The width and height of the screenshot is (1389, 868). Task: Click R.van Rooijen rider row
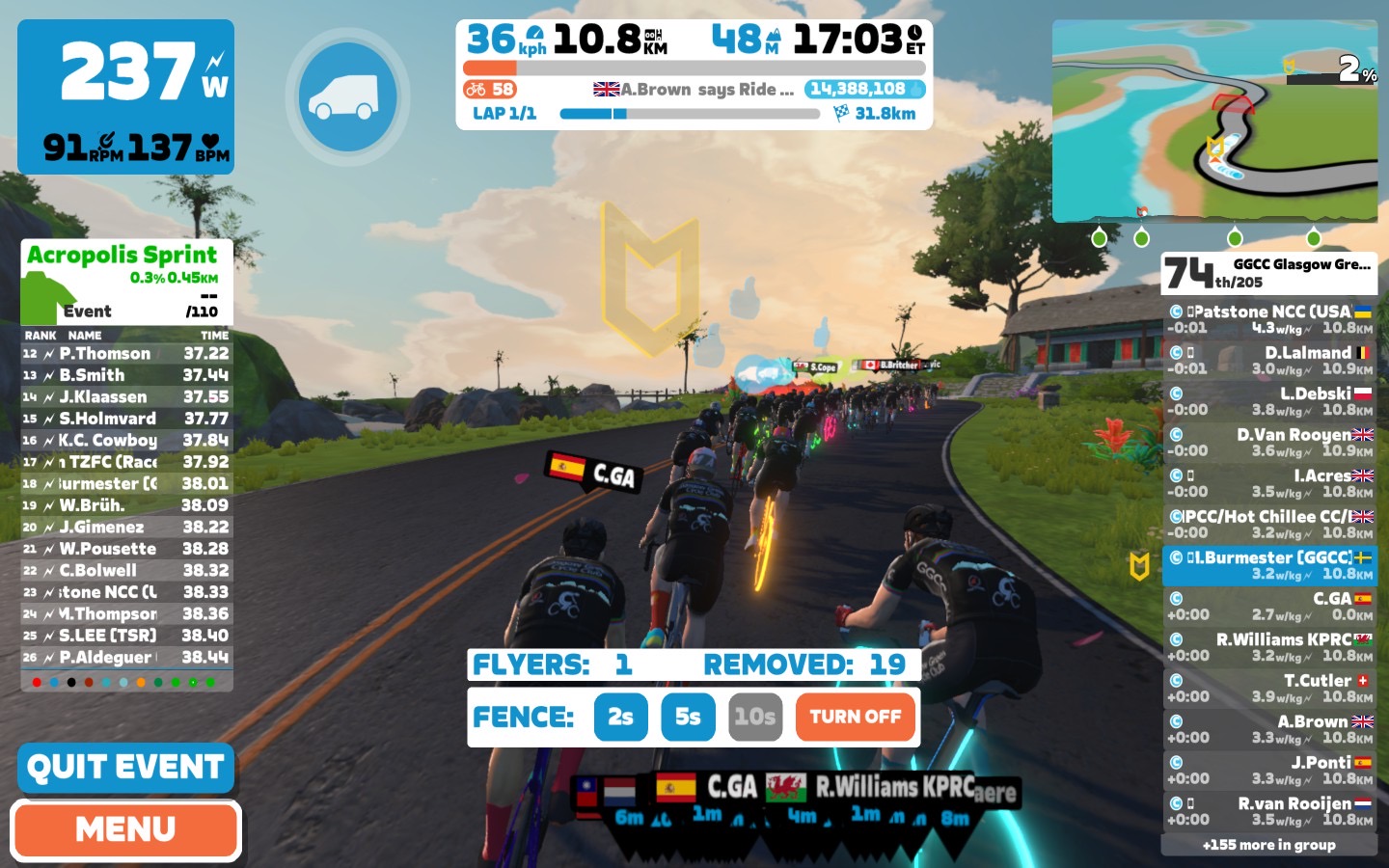click(x=1268, y=811)
